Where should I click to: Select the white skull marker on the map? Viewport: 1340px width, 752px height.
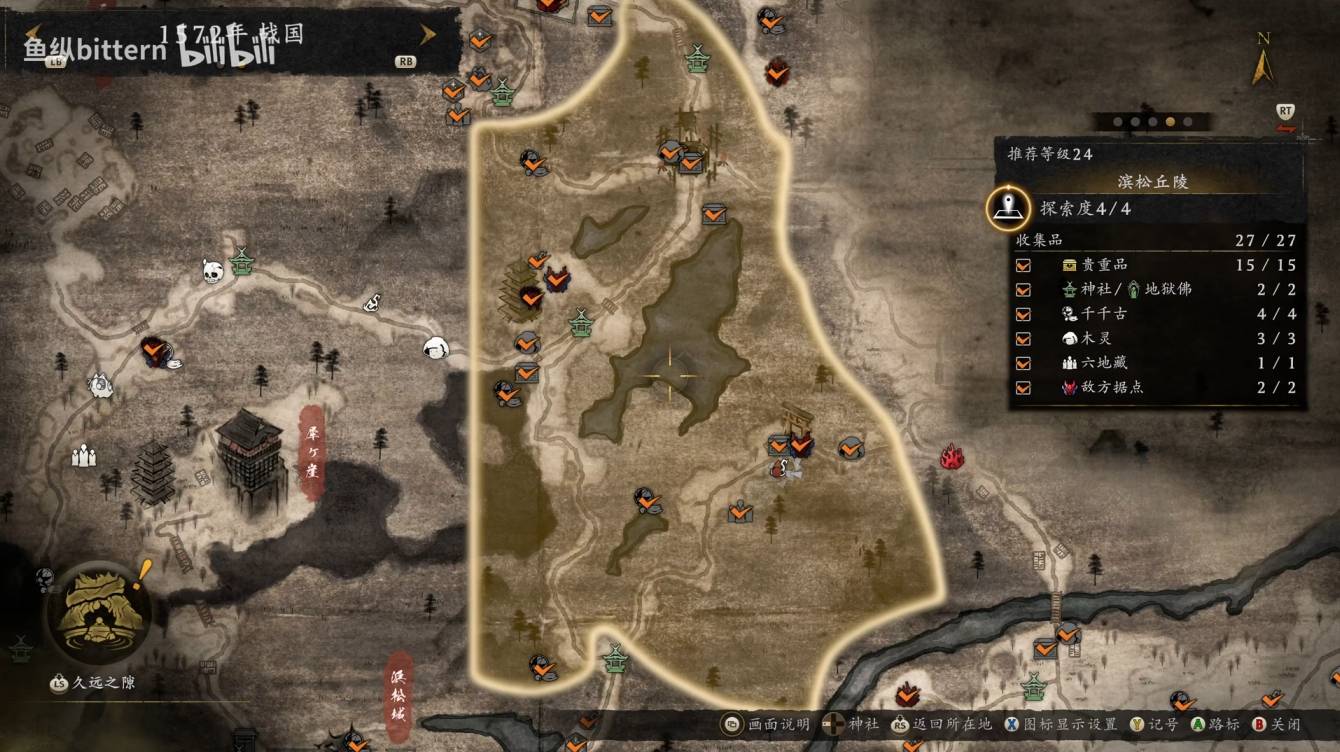[212, 270]
